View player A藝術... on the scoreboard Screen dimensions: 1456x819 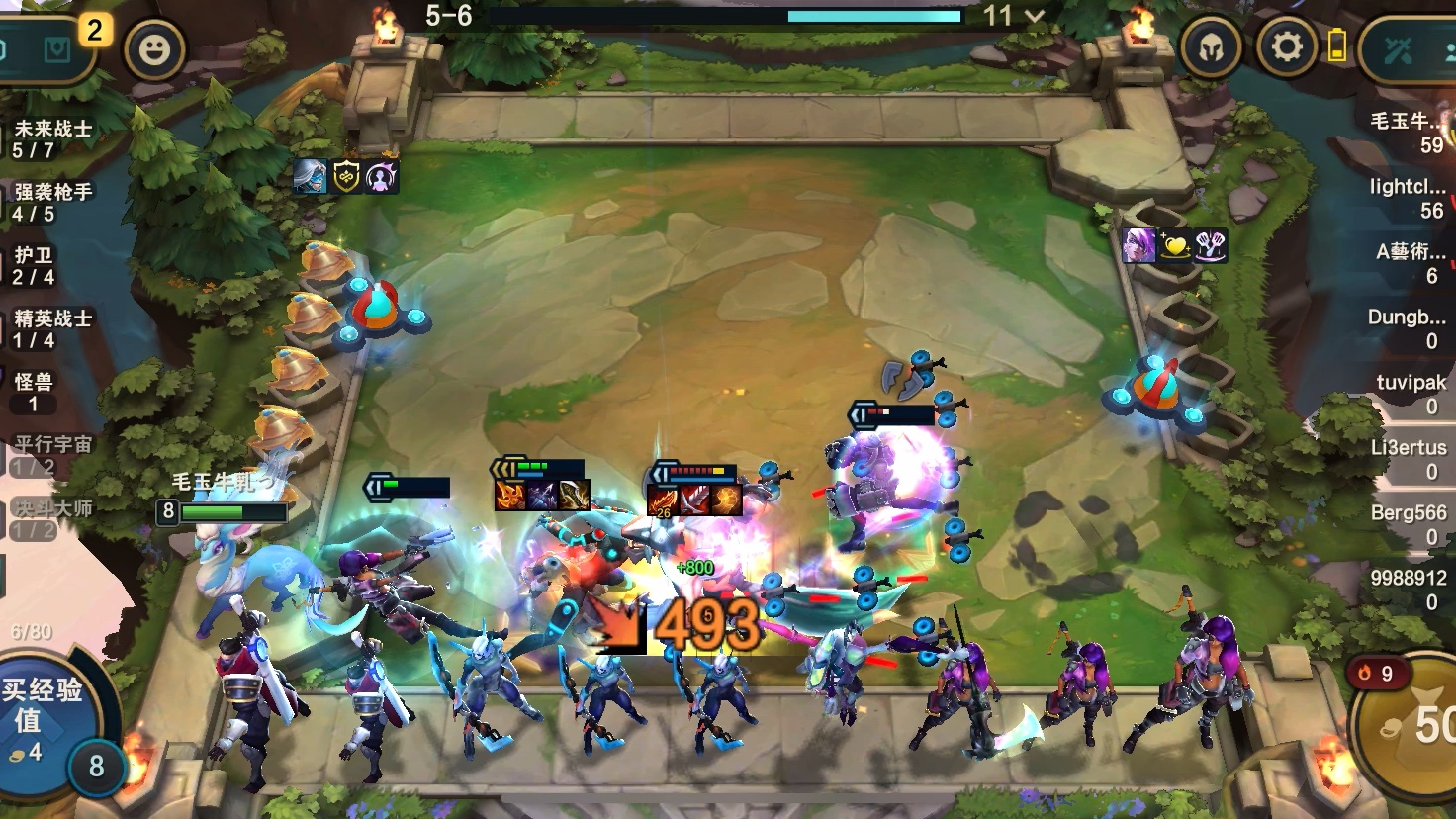[1410, 263]
